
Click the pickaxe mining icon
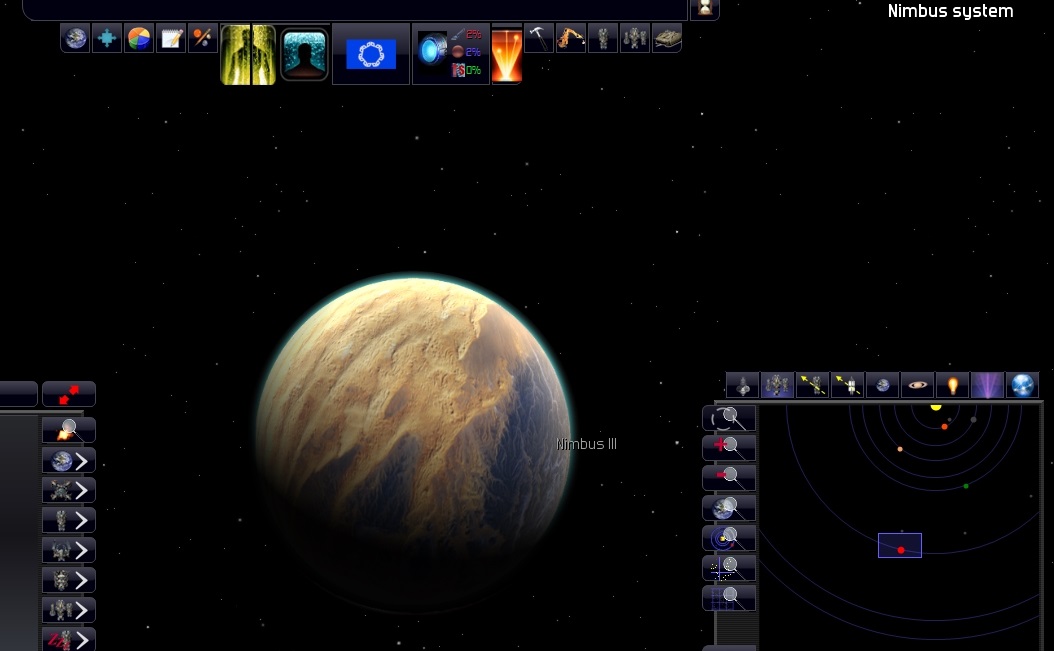coord(539,38)
